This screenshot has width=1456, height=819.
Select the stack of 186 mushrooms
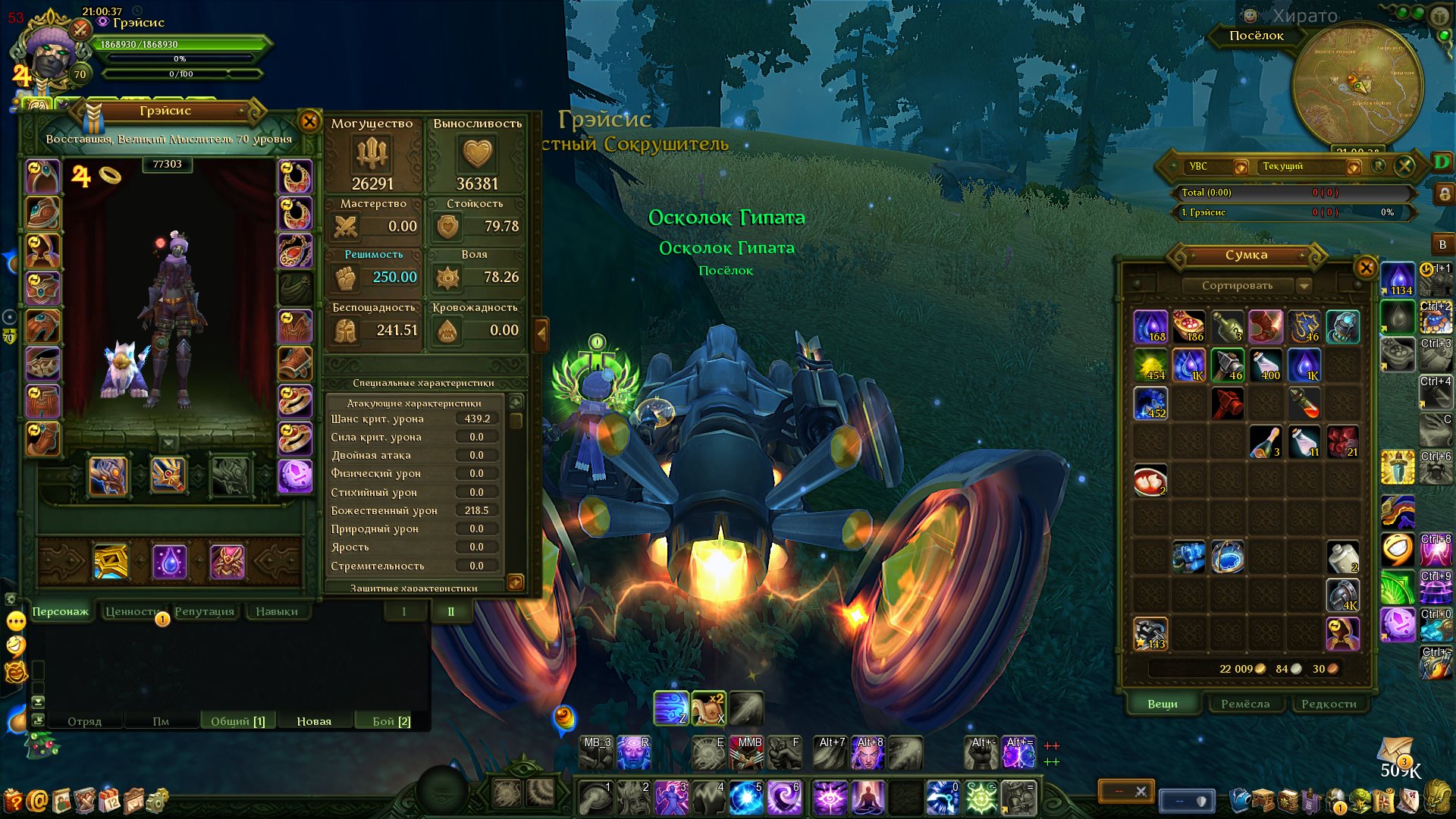tap(1189, 326)
